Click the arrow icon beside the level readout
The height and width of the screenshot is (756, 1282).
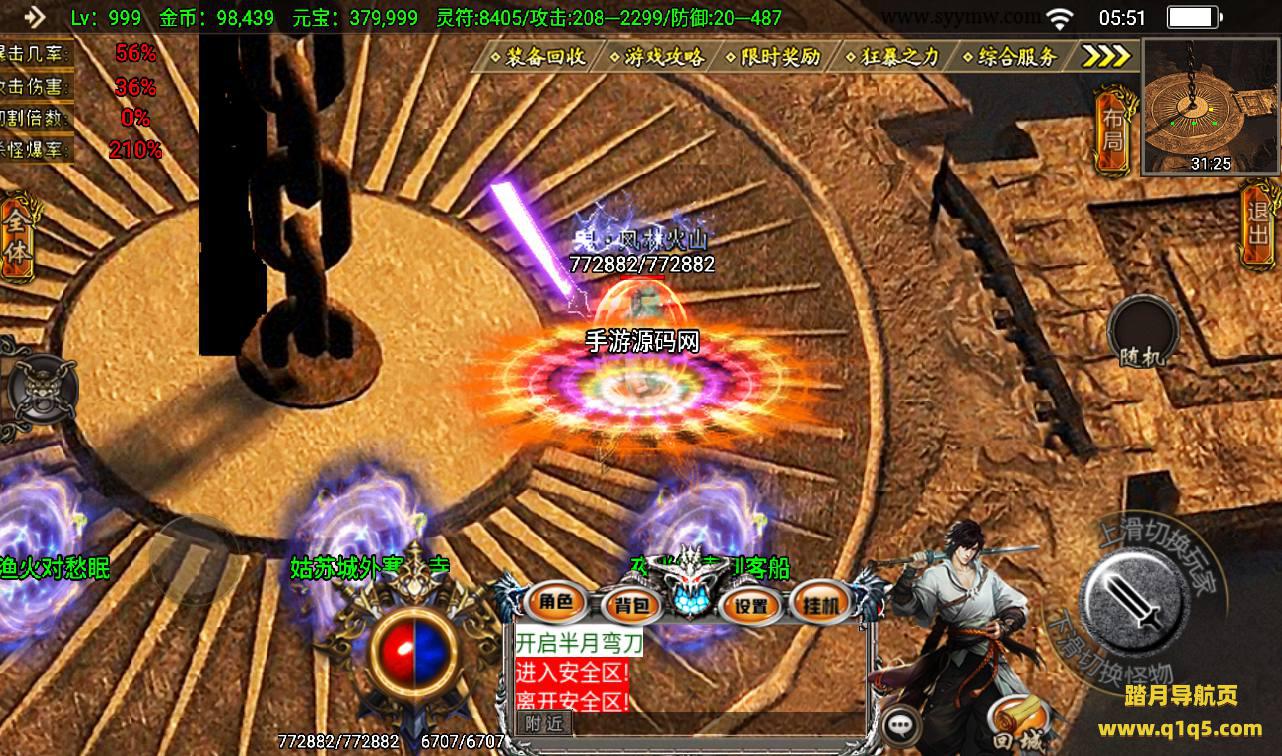click(35, 17)
